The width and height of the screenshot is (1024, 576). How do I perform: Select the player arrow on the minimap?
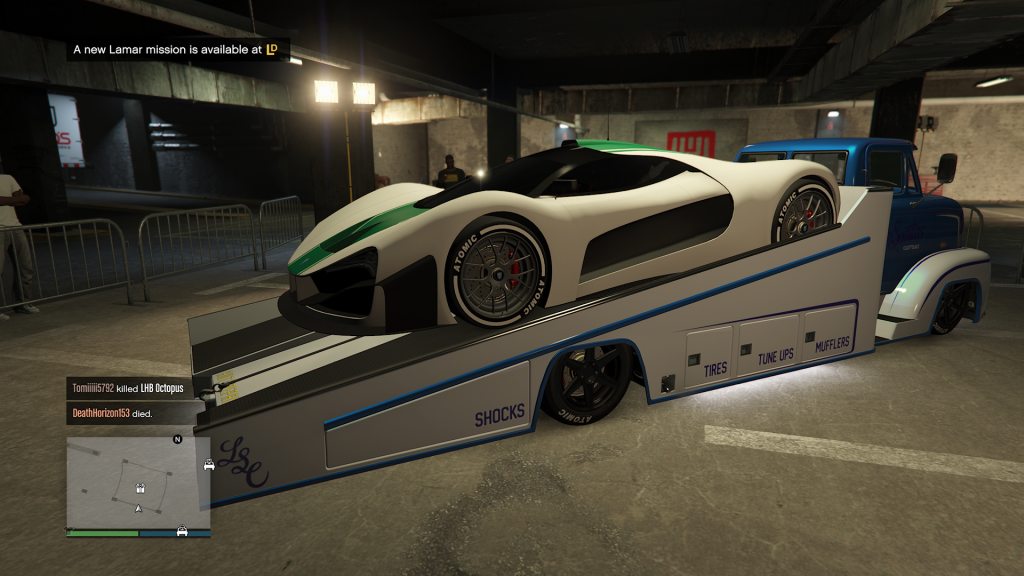point(139,508)
